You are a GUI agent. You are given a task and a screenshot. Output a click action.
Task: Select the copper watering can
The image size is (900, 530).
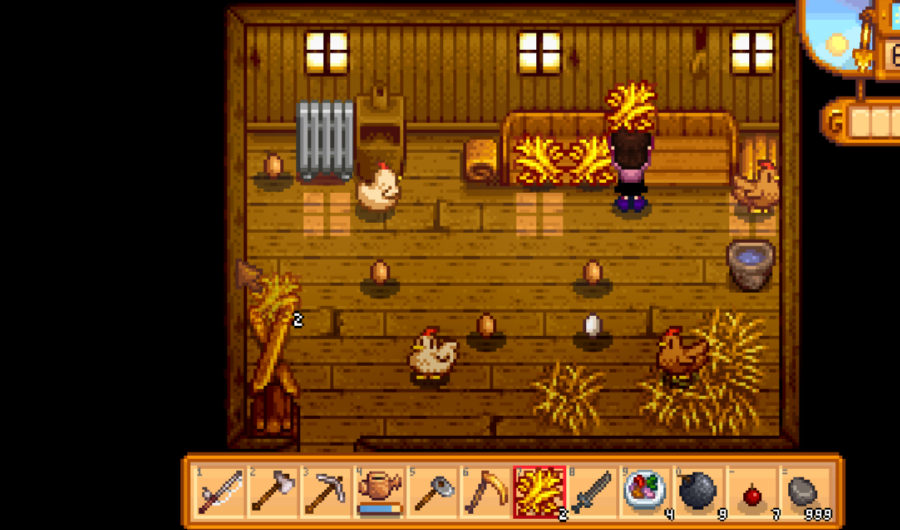point(379,492)
